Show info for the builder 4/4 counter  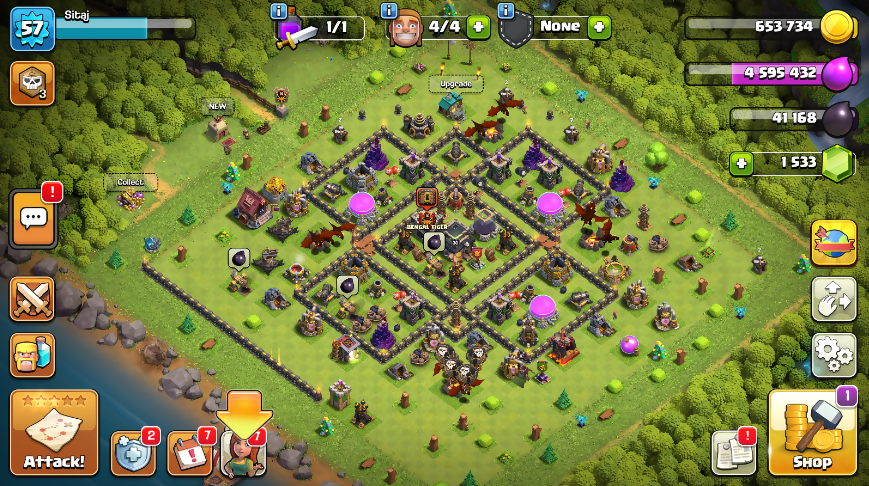point(390,10)
